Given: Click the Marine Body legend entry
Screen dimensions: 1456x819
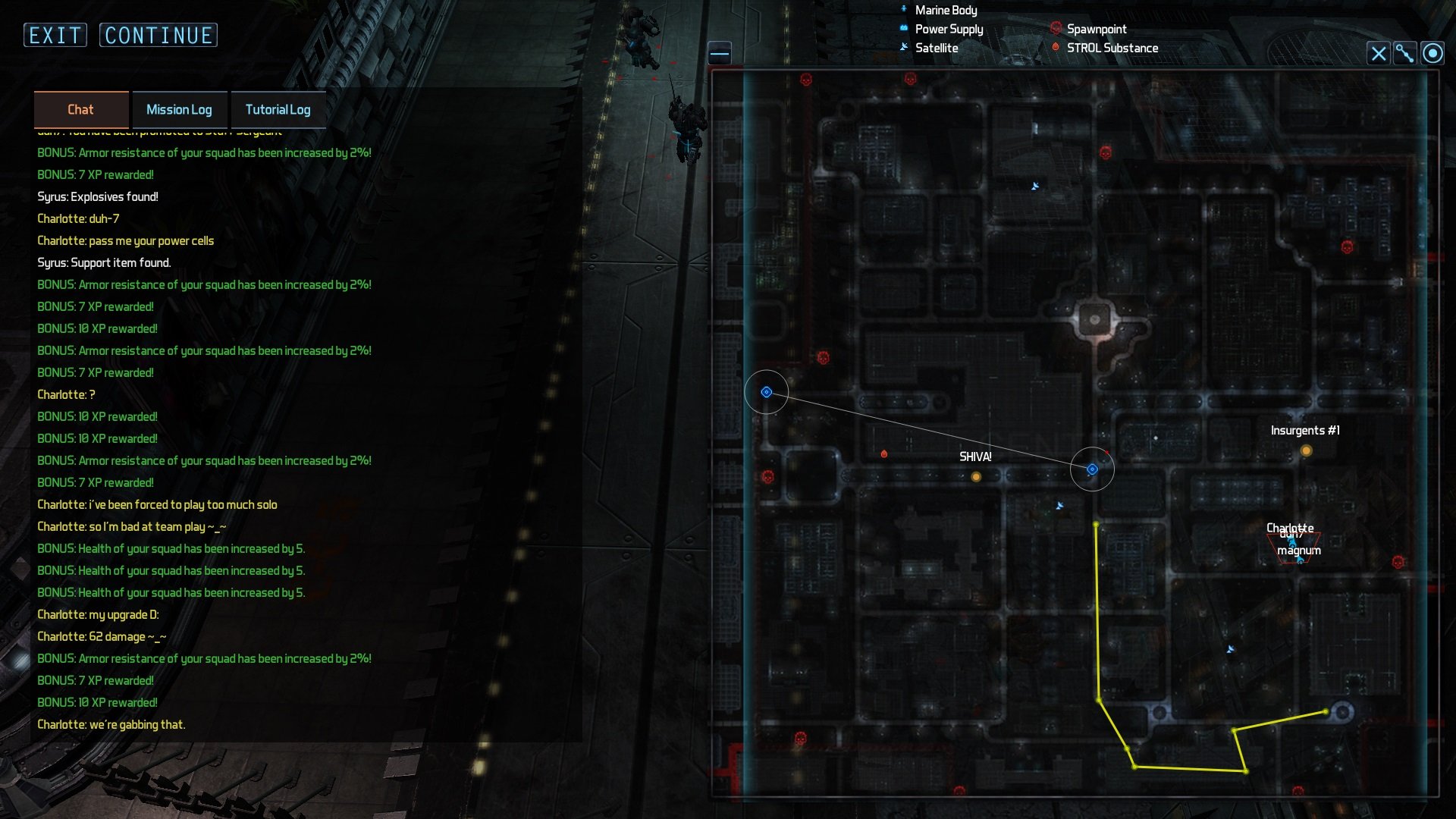Looking at the screenshot, I should pyautogui.click(x=945, y=10).
